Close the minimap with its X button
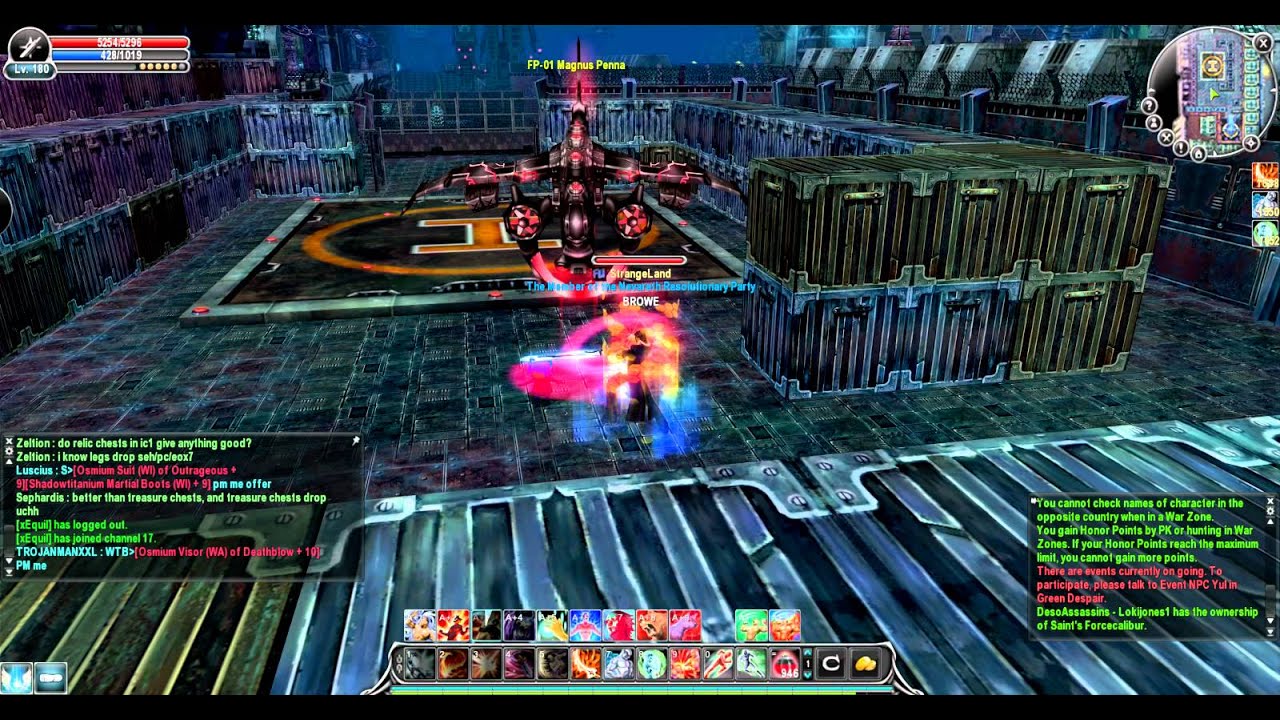 pos(1263,43)
